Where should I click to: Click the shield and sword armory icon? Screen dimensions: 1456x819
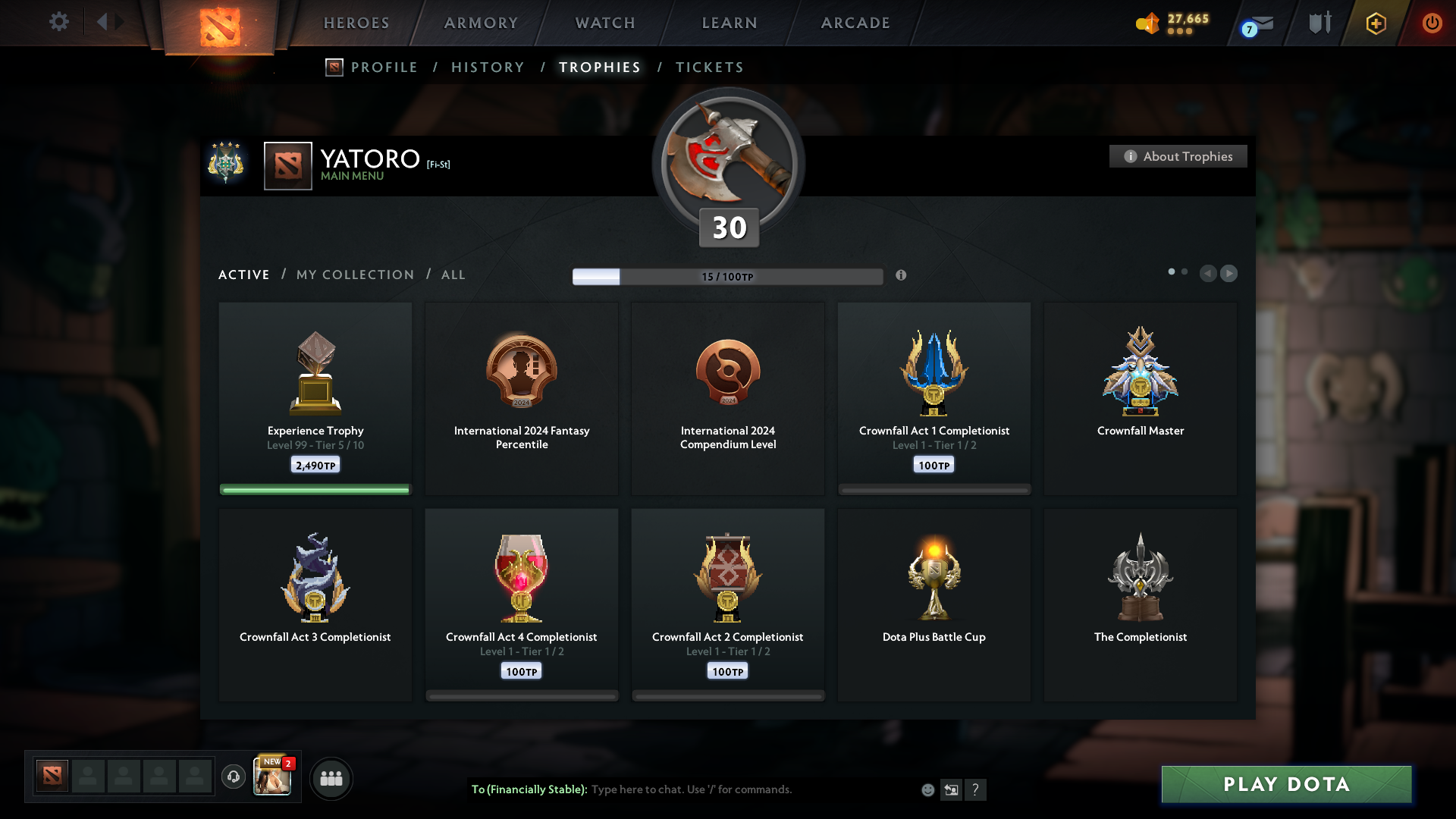tap(1319, 23)
